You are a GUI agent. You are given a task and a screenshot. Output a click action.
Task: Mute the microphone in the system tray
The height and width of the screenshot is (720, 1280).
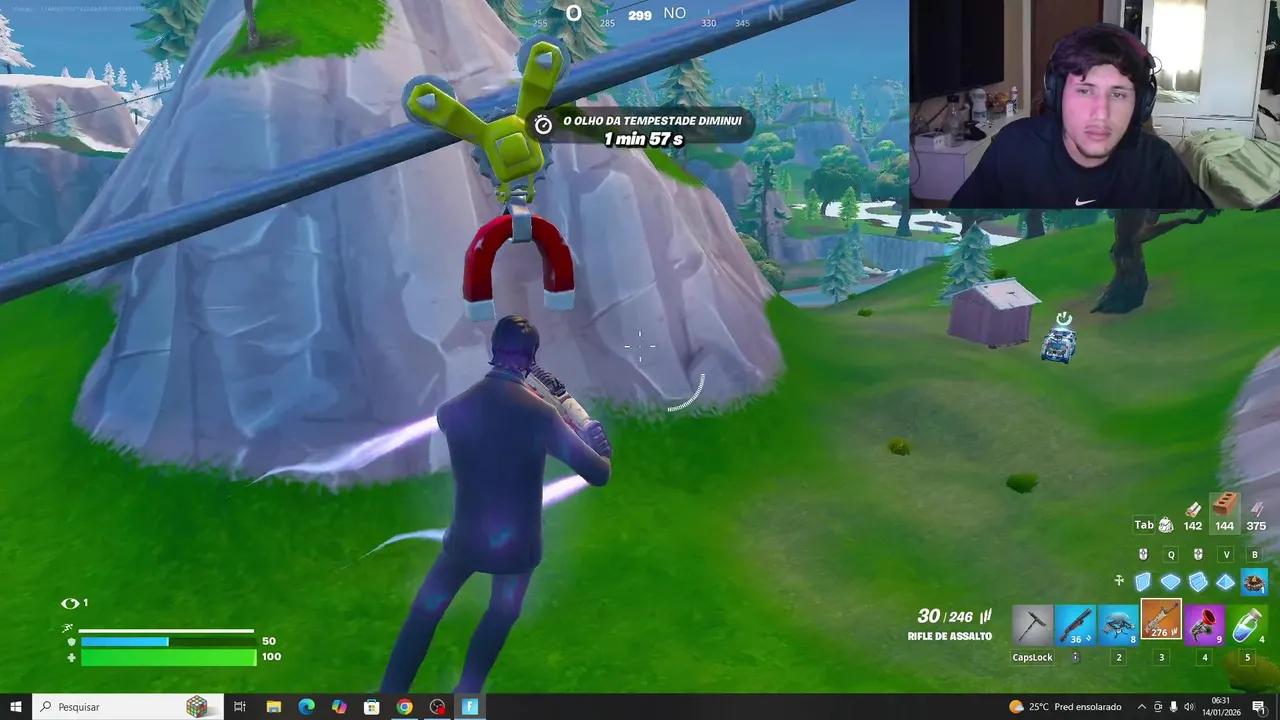(x=1172, y=707)
